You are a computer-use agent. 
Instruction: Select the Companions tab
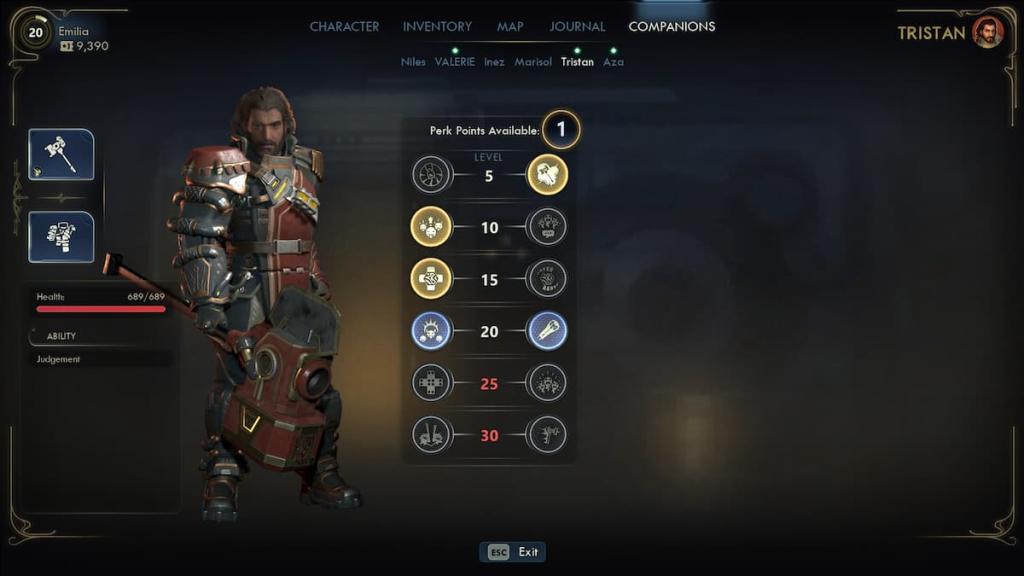pos(671,27)
